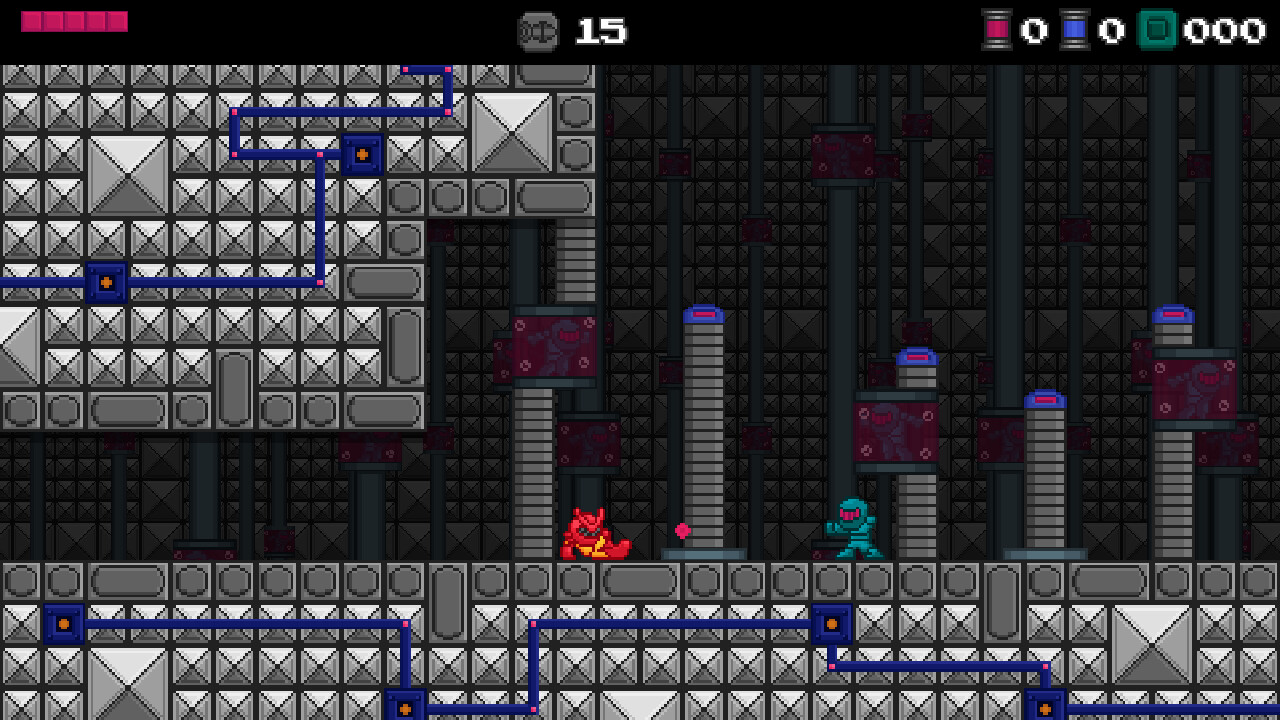The image size is (1280, 720).
Task: Click the gear currency icon in the HUD
Action: pyautogui.click(x=537, y=31)
